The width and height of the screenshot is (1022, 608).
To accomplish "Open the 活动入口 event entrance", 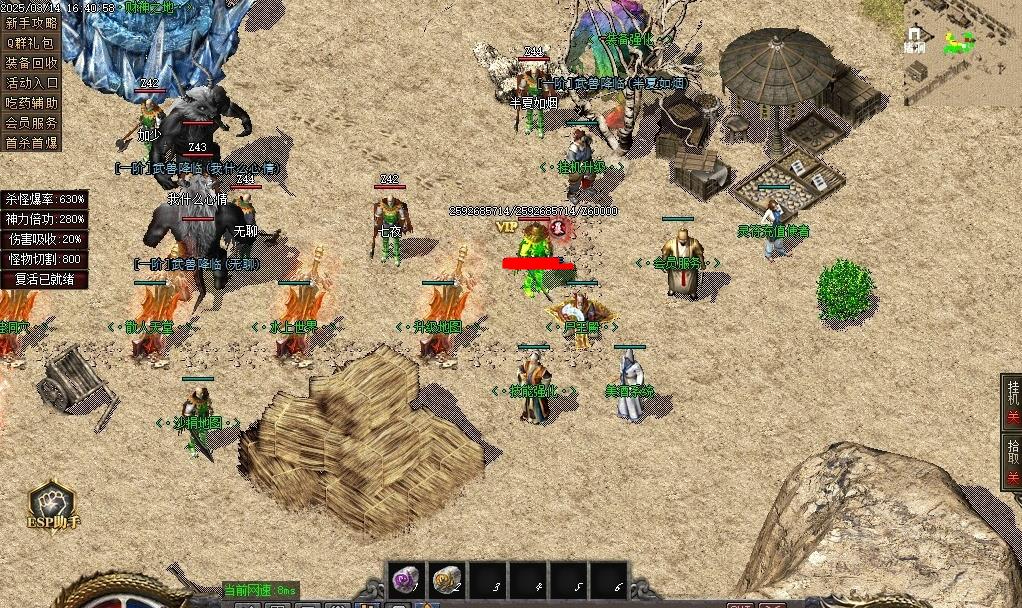I will (31, 83).
